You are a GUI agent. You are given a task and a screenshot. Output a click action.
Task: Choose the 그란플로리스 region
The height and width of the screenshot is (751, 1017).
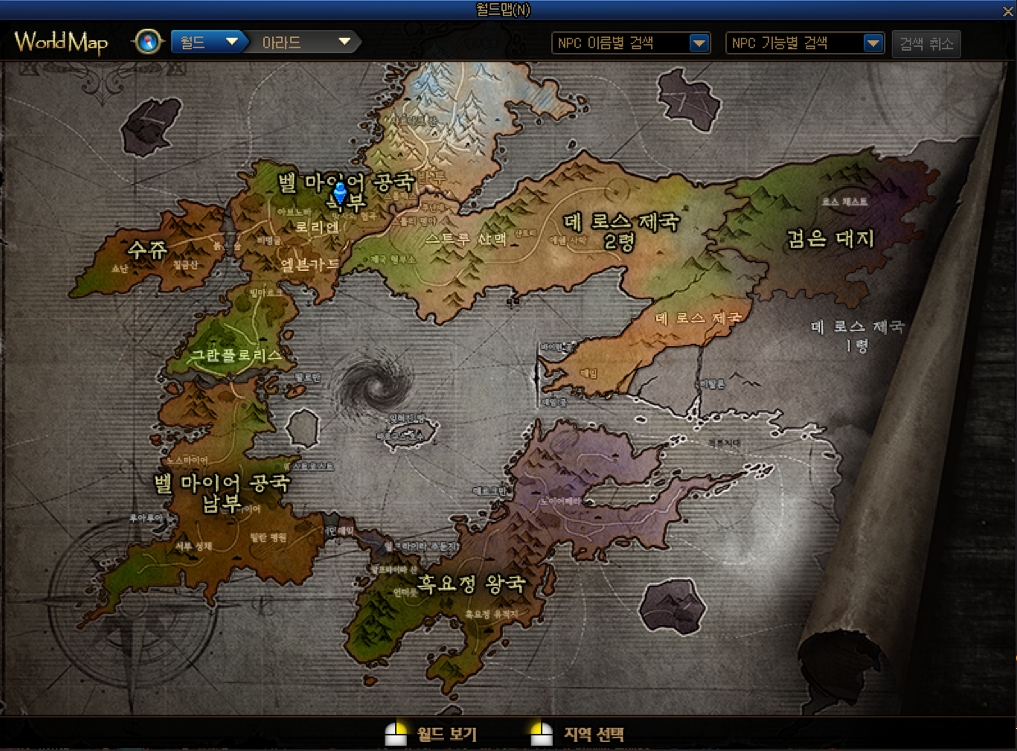236,355
